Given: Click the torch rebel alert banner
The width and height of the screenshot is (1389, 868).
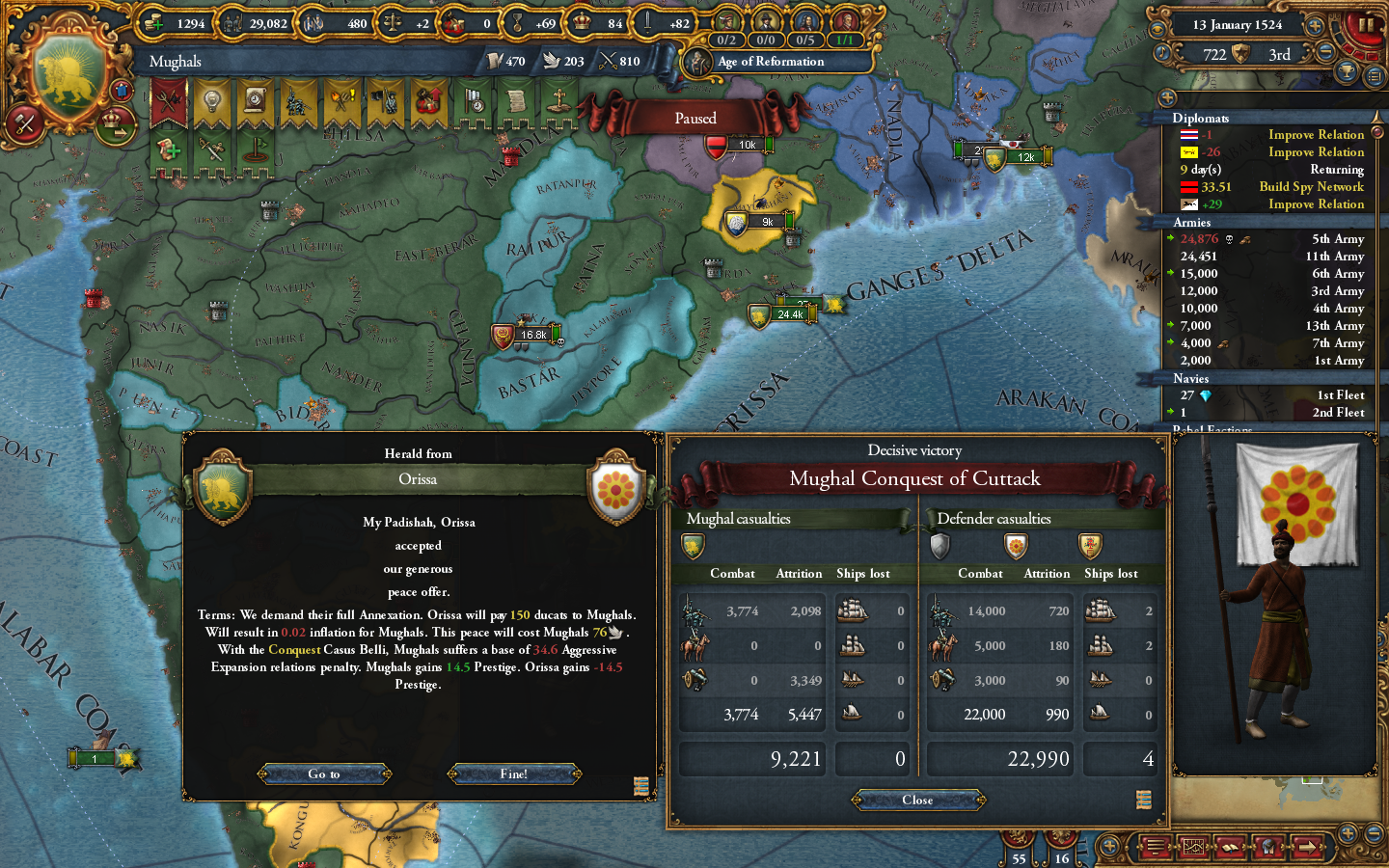Looking at the screenshot, I should tap(340, 98).
